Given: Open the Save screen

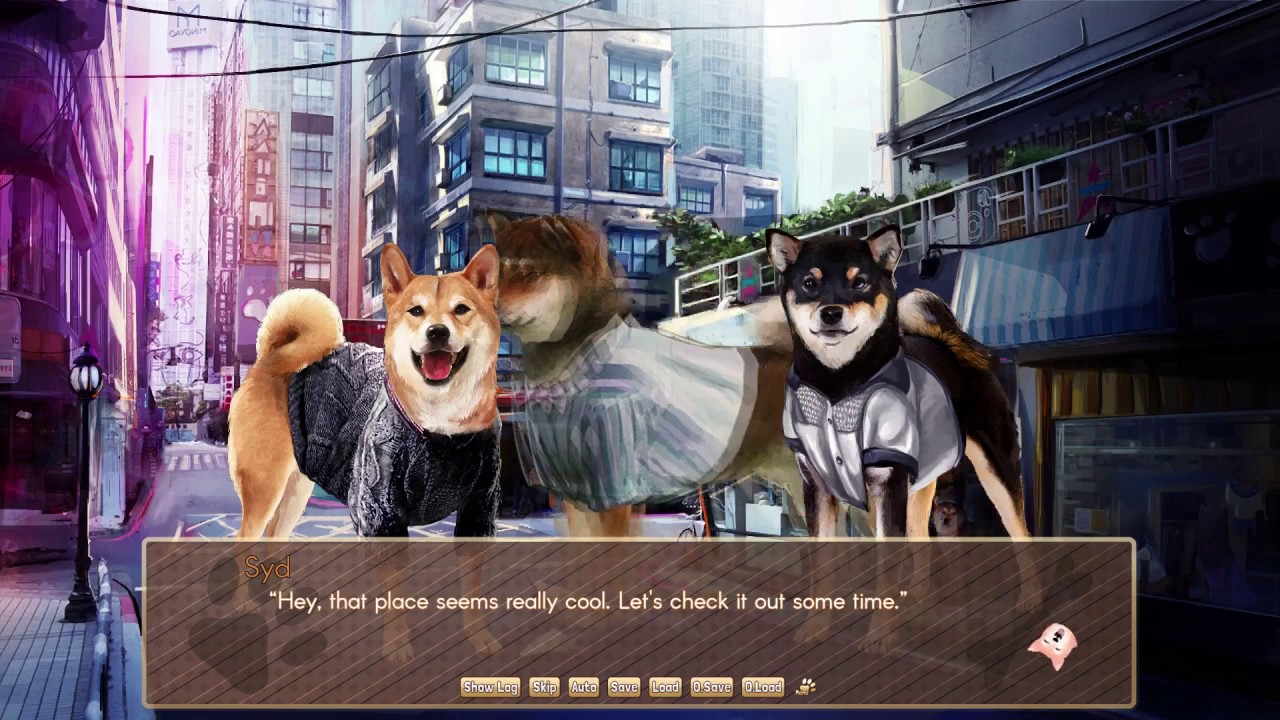Looking at the screenshot, I should [x=623, y=687].
